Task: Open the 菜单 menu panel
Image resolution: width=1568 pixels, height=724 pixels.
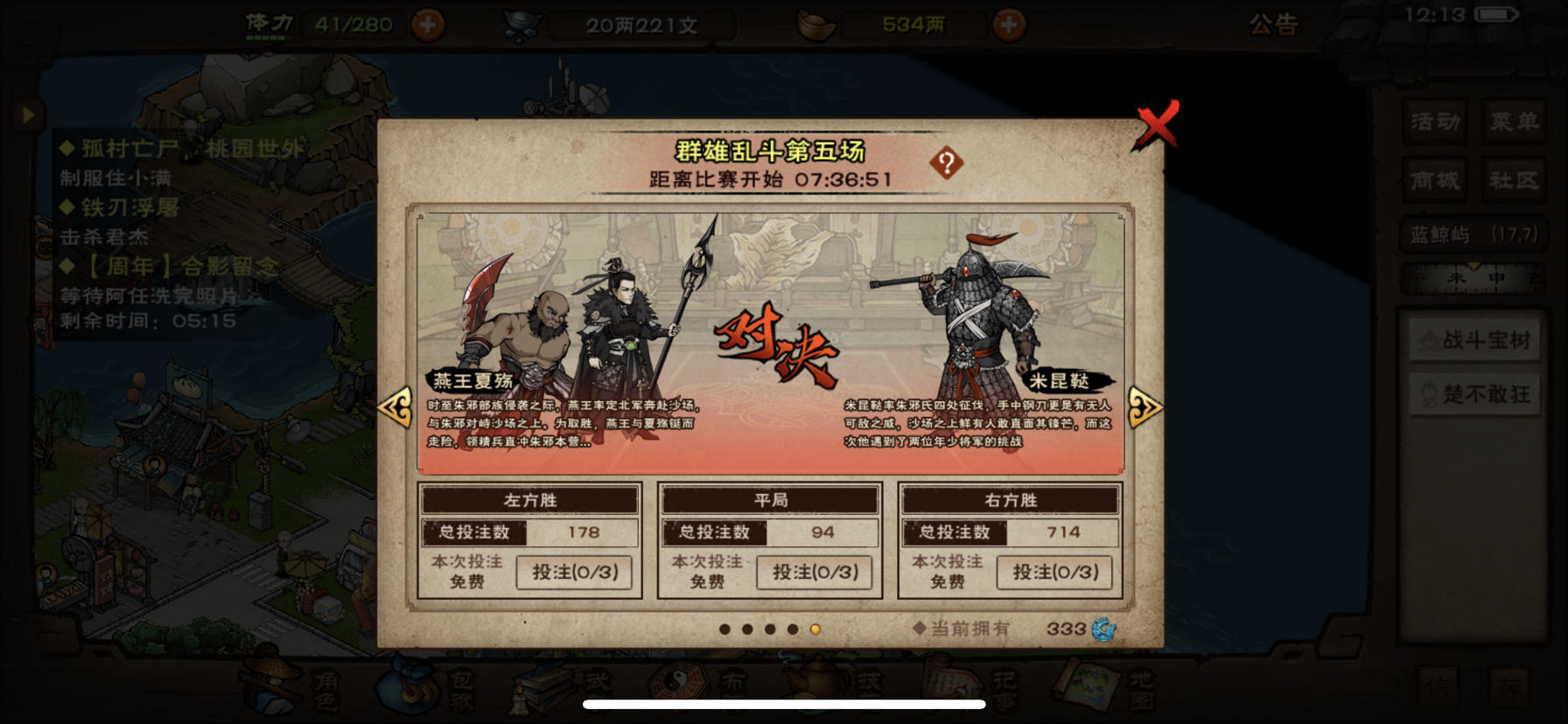Action: click(x=1514, y=122)
